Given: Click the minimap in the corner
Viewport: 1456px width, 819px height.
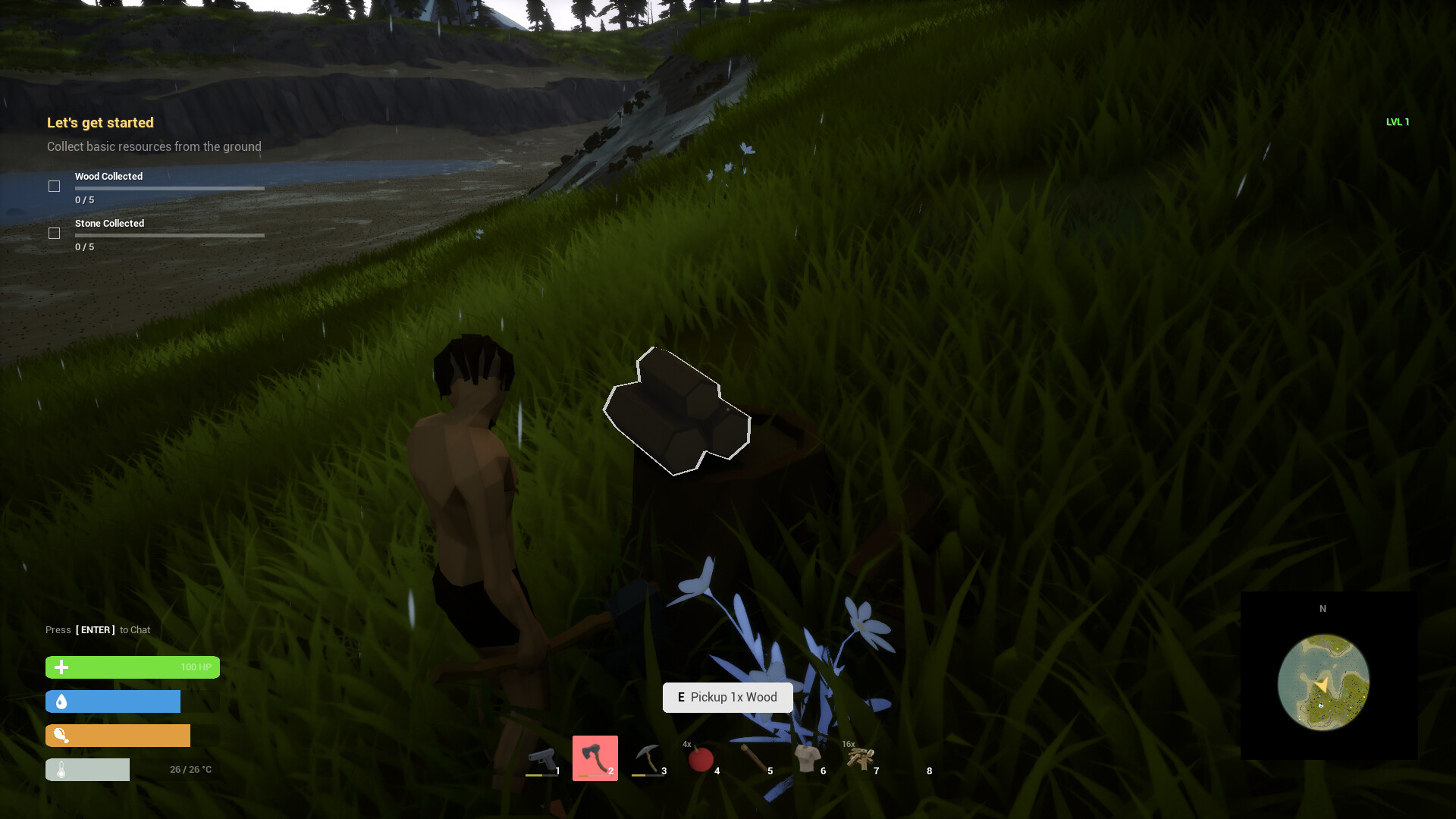Looking at the screenshot, I should coord(1323,682).
